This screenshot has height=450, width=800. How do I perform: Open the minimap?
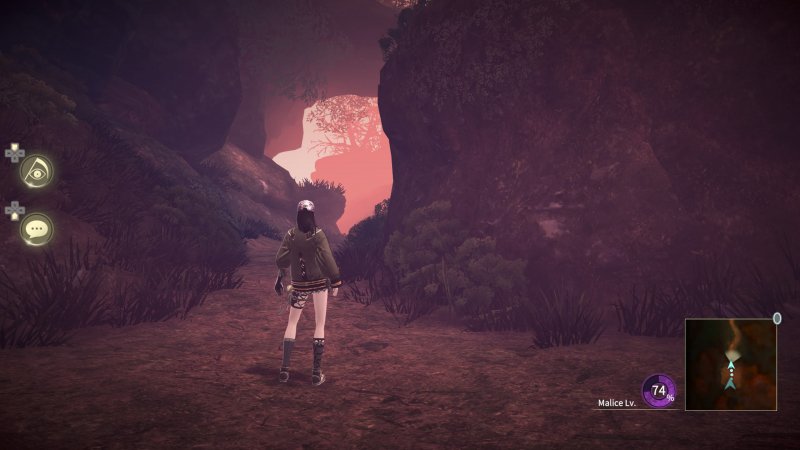click(x=731, y=364)
